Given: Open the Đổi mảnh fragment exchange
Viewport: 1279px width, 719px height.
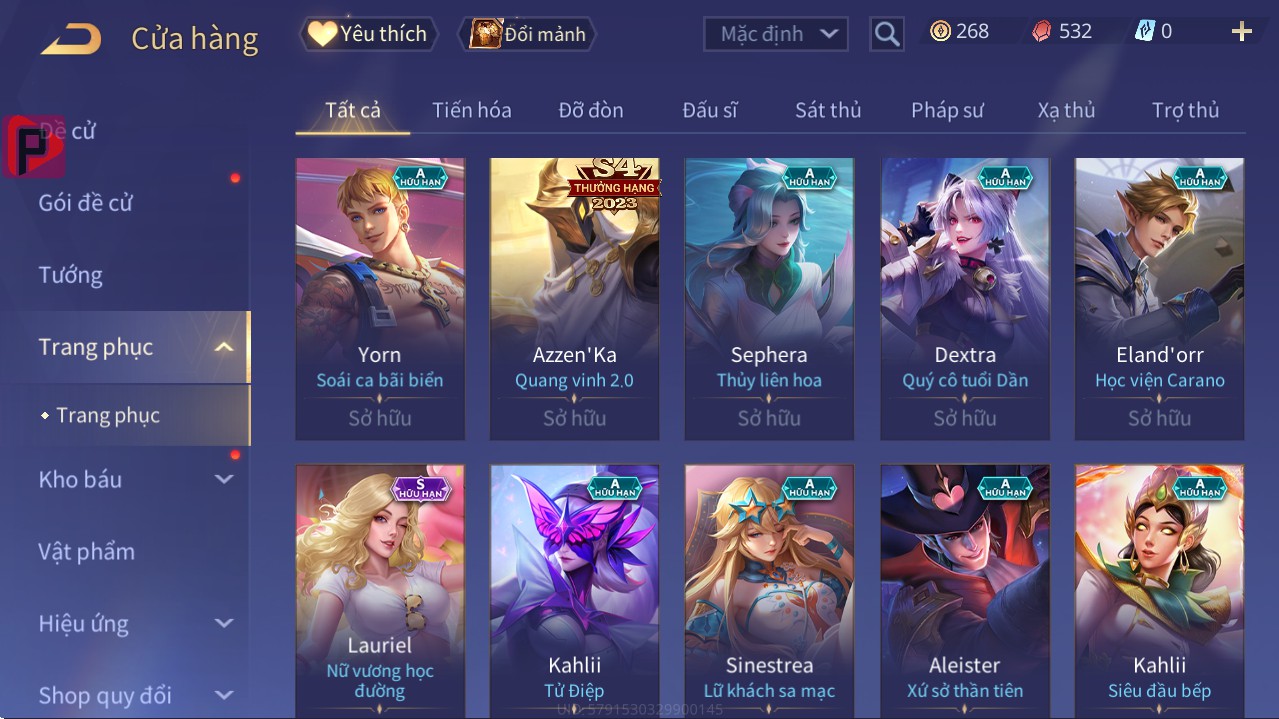Looking at the screenshot, I should [x=528, y=34].
